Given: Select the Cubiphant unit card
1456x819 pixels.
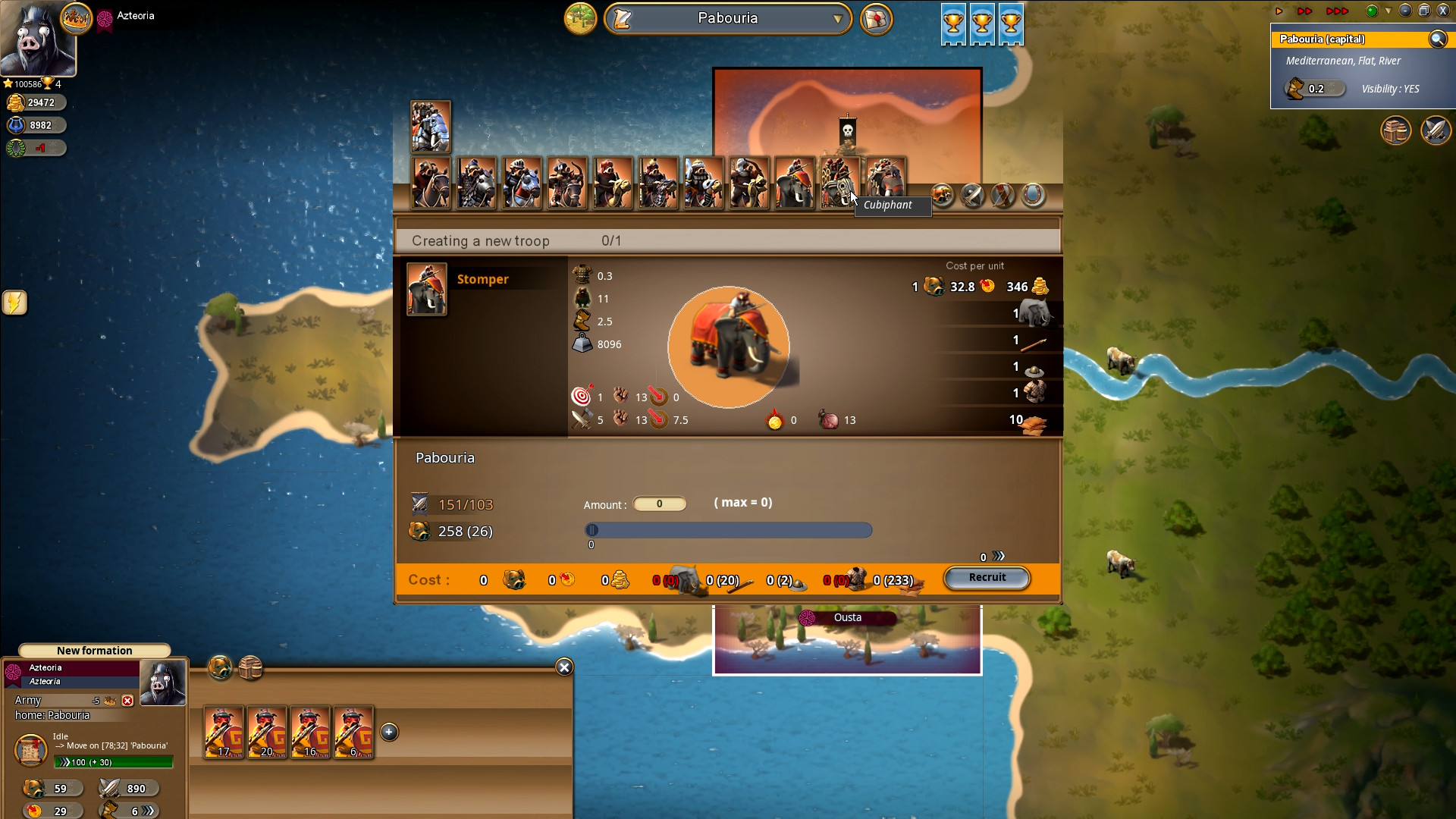Looking at the screenshot, I should click(x=839, y=183).
